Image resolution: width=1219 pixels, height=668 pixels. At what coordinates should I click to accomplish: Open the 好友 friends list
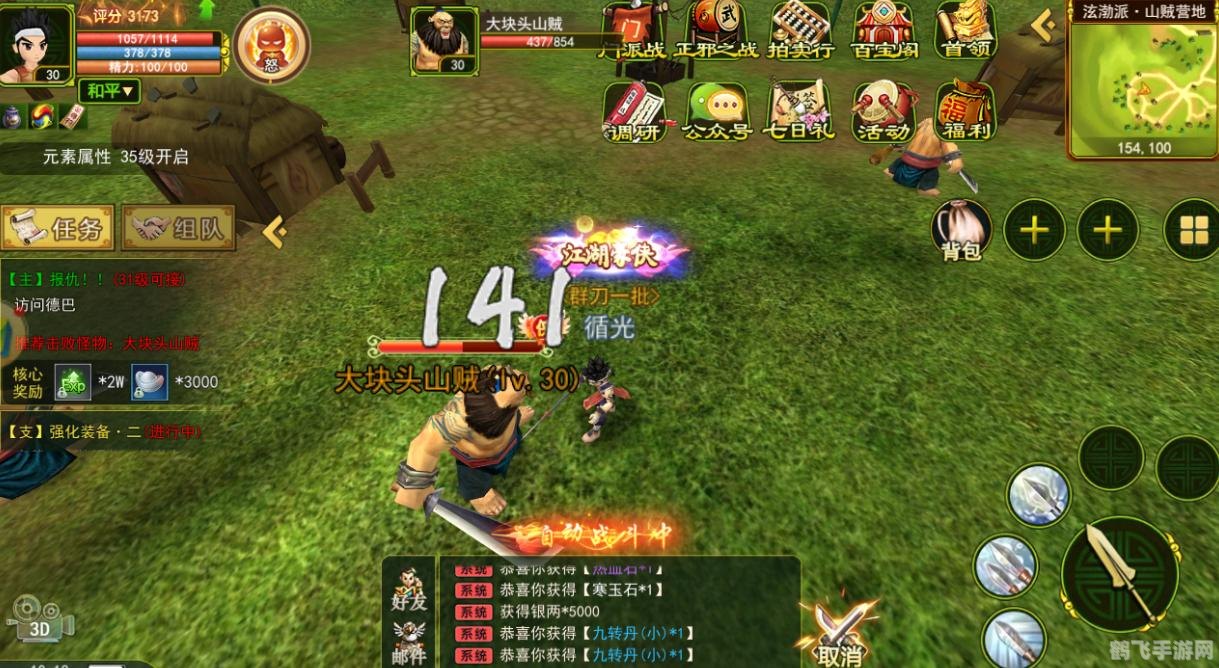click(409, 588)
